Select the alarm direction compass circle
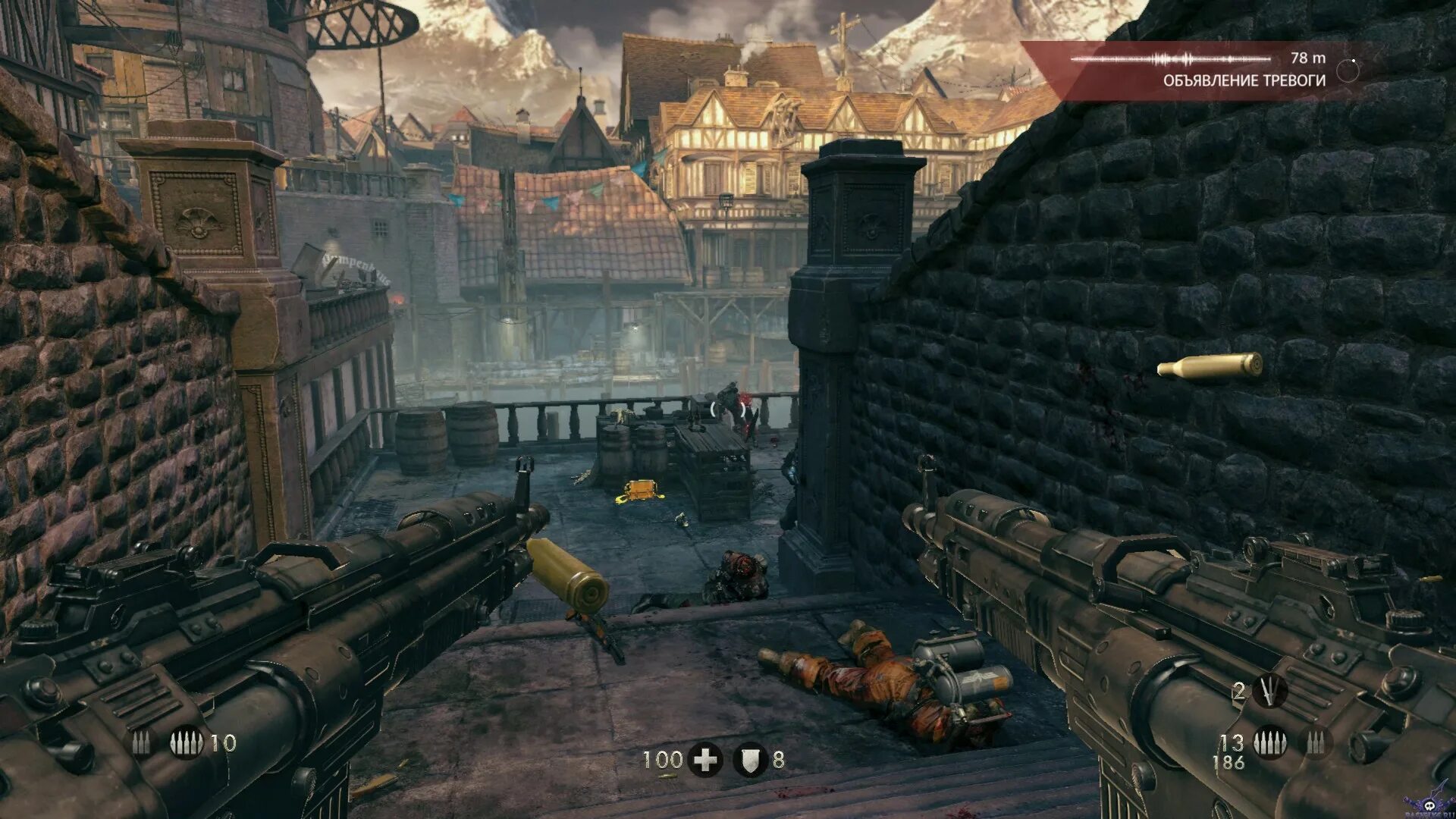1456x819 pixels. [x=1348, y=70]
